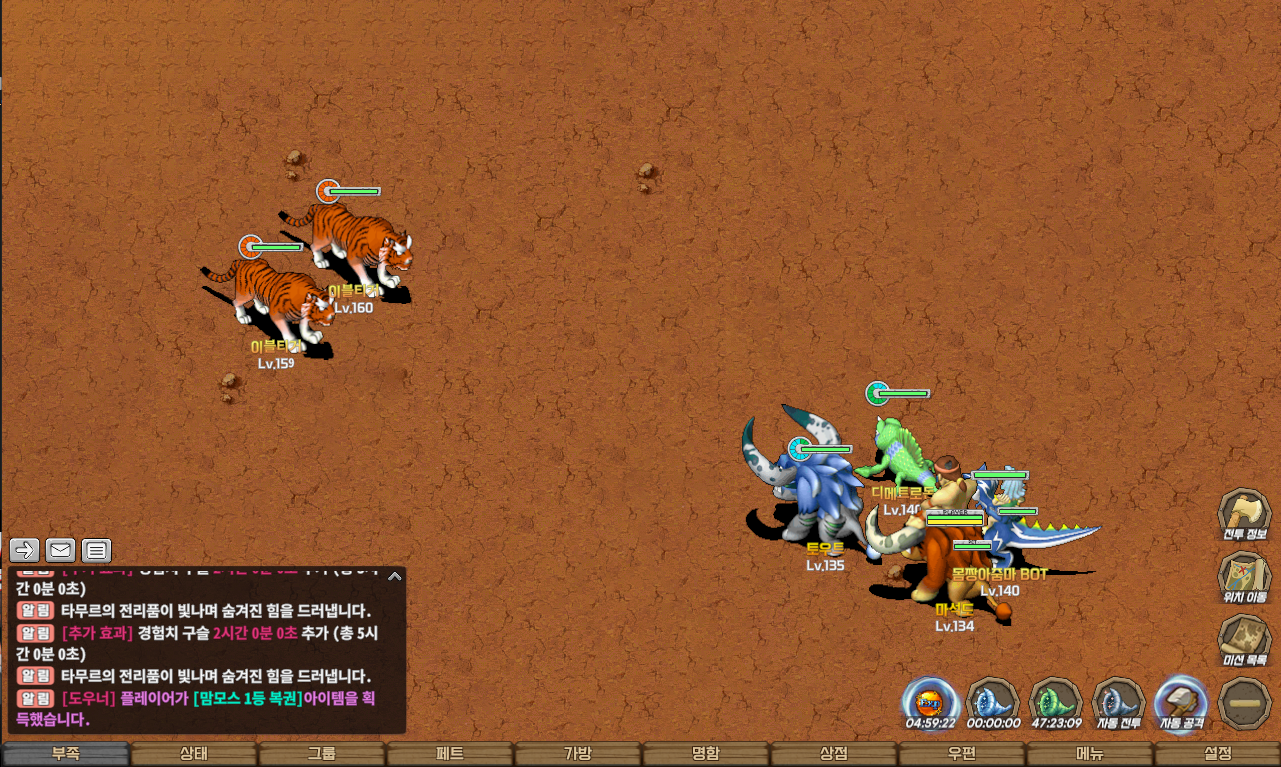The height and width of the screenshot is (767, 1281).
Task: Show the 페트 (pet) menu
Action: point(450,754)
